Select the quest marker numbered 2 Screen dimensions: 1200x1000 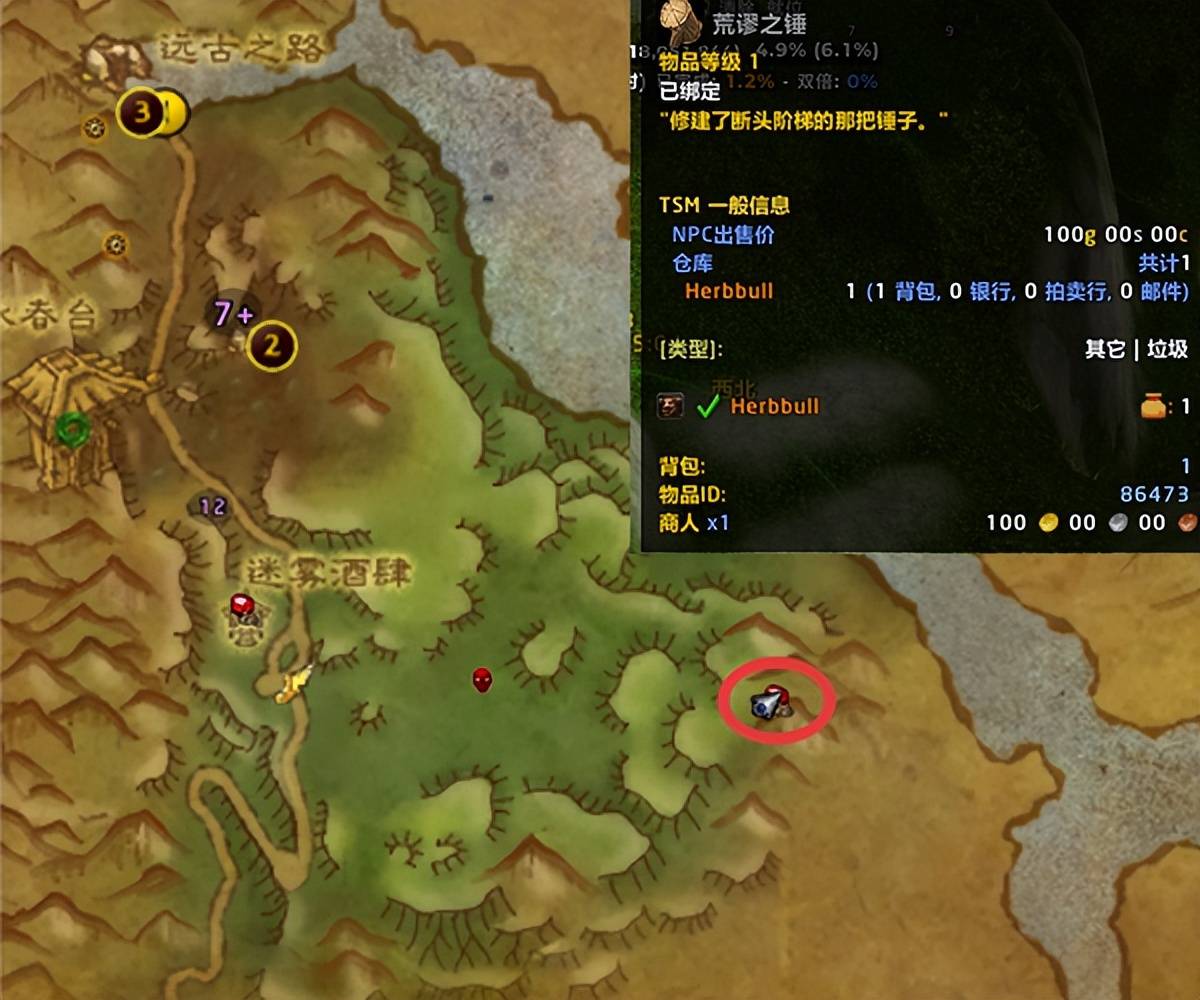[272, 347]
